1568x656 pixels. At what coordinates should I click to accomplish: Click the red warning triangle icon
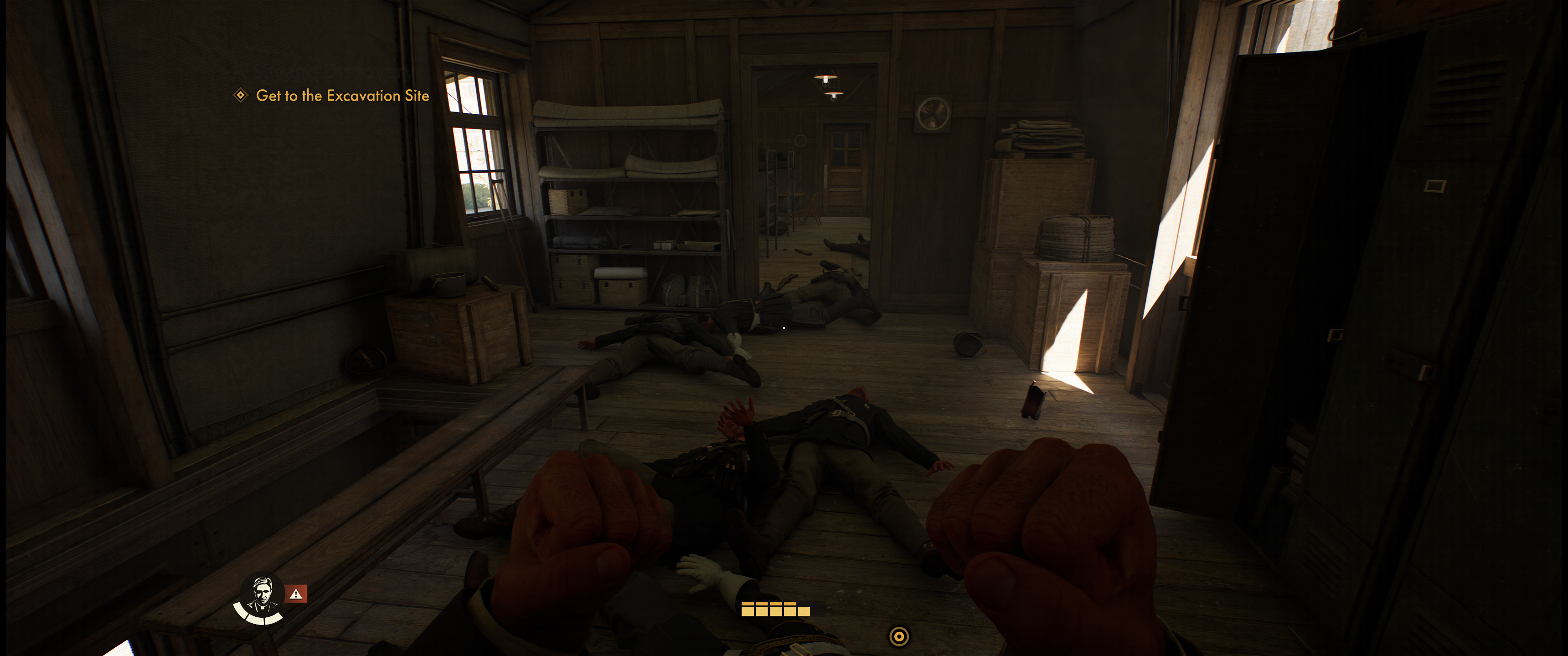296,593
